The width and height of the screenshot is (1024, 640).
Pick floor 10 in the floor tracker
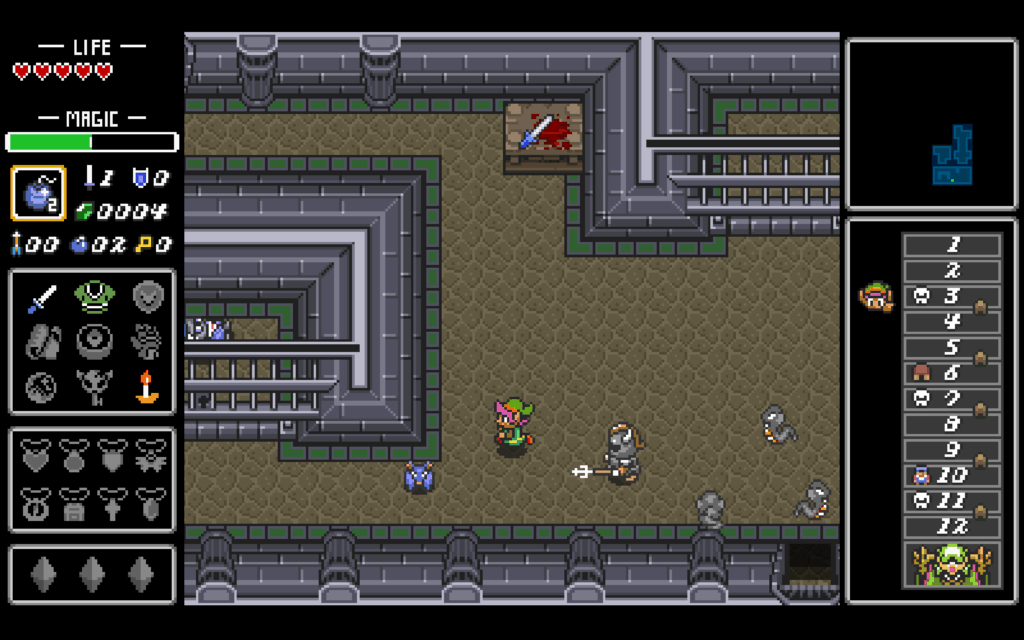(952, 476)
